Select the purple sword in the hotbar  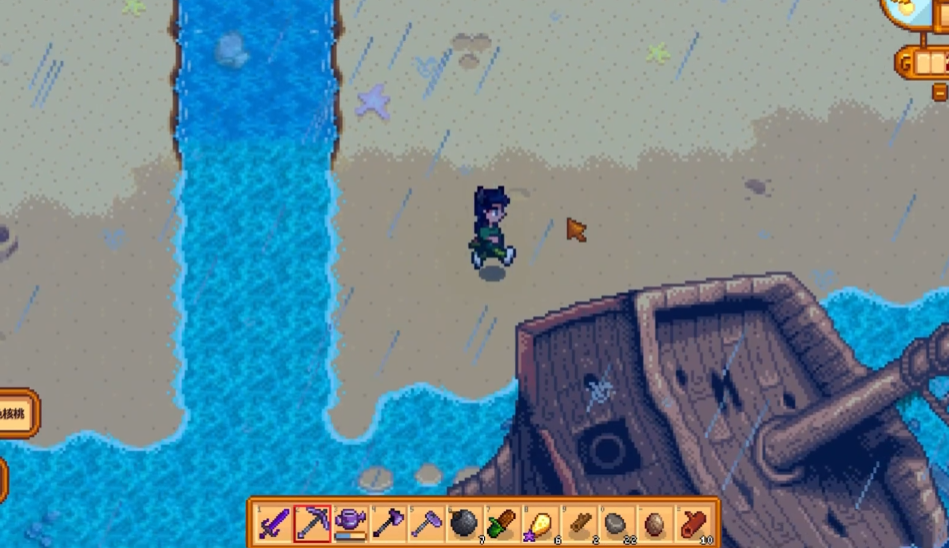click(x=273, y=522)
